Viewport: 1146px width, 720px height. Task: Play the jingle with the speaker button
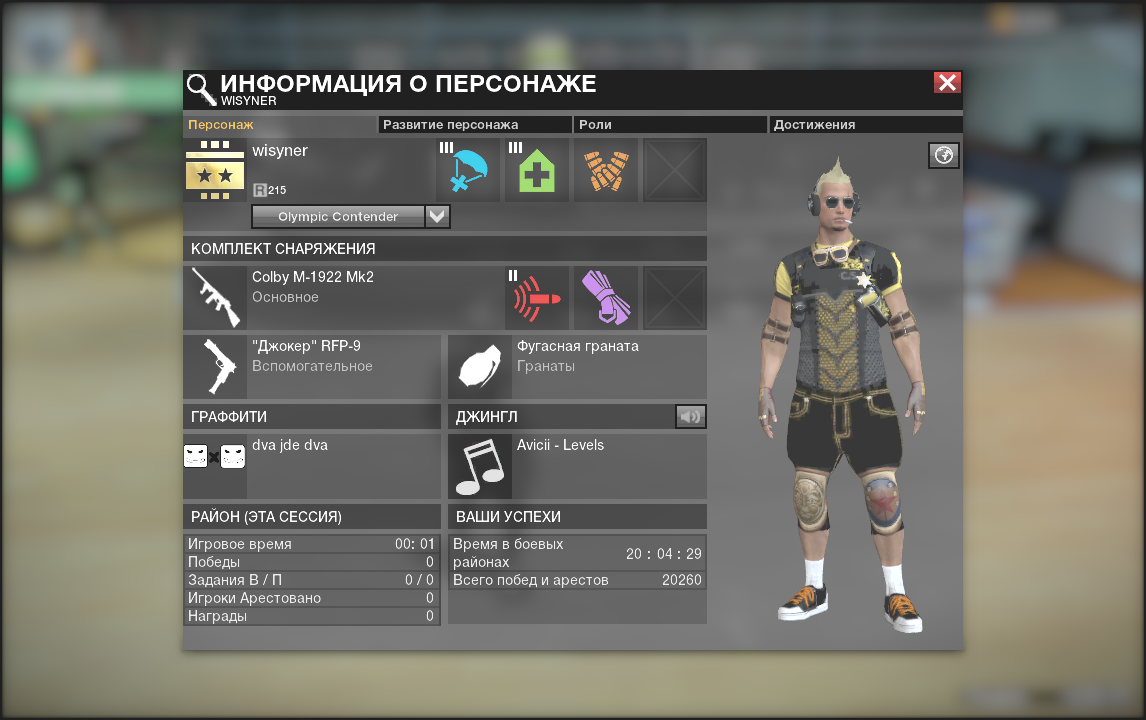coord(690,416)
